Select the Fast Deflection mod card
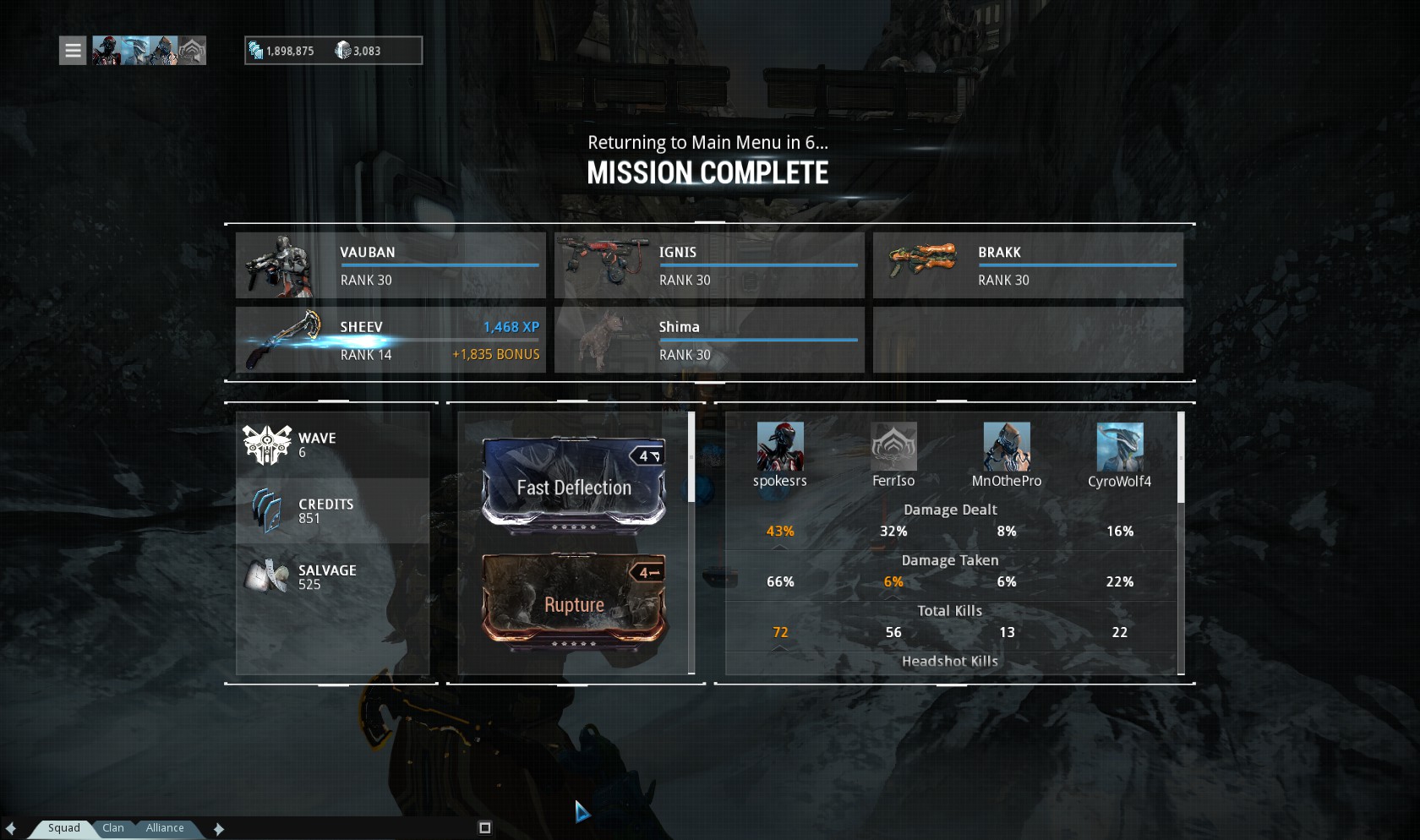Screen dimensions: 1420x840 coord(574,484)
